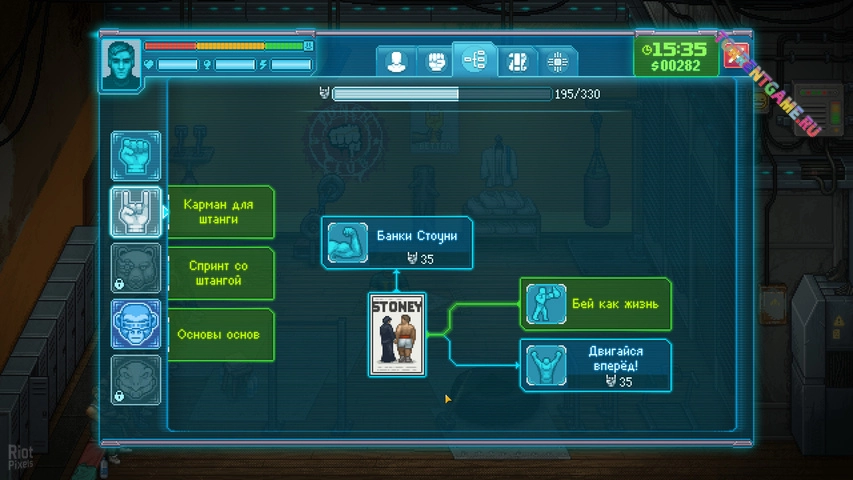Unlock the "Банки Стоуни" skill node
This screenshot has height=480, width=853.
click(x=397, y=243)
